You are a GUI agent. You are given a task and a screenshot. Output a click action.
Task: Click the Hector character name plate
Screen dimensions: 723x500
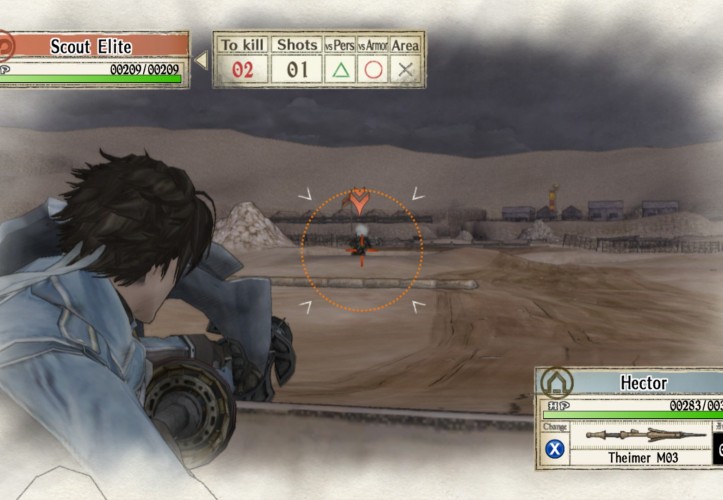[x=642, y=384]
